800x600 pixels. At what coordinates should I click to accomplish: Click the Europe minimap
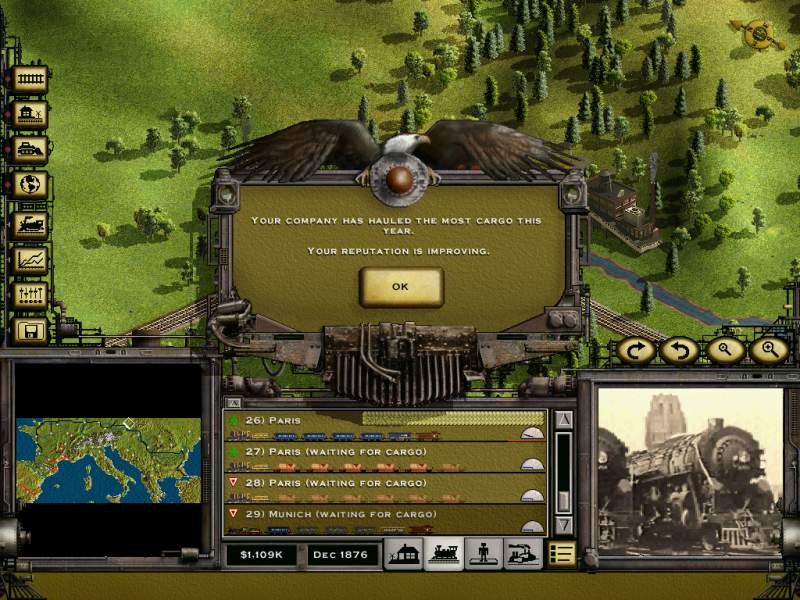[x=108, y=462]
